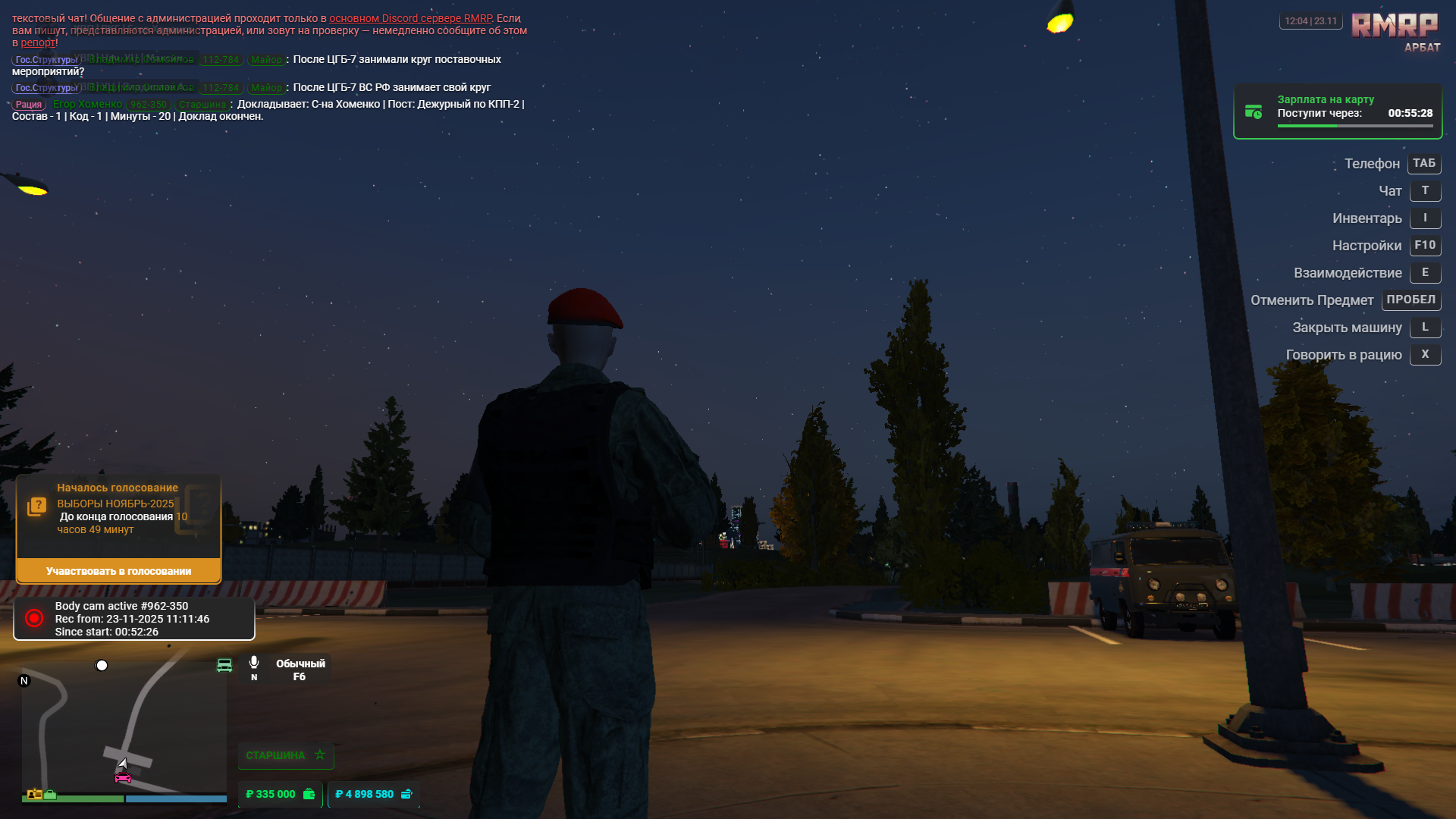The image size is (1456, 819).
Task: Click the yellow ID card icon on the minimap bar
Action: 34,794
